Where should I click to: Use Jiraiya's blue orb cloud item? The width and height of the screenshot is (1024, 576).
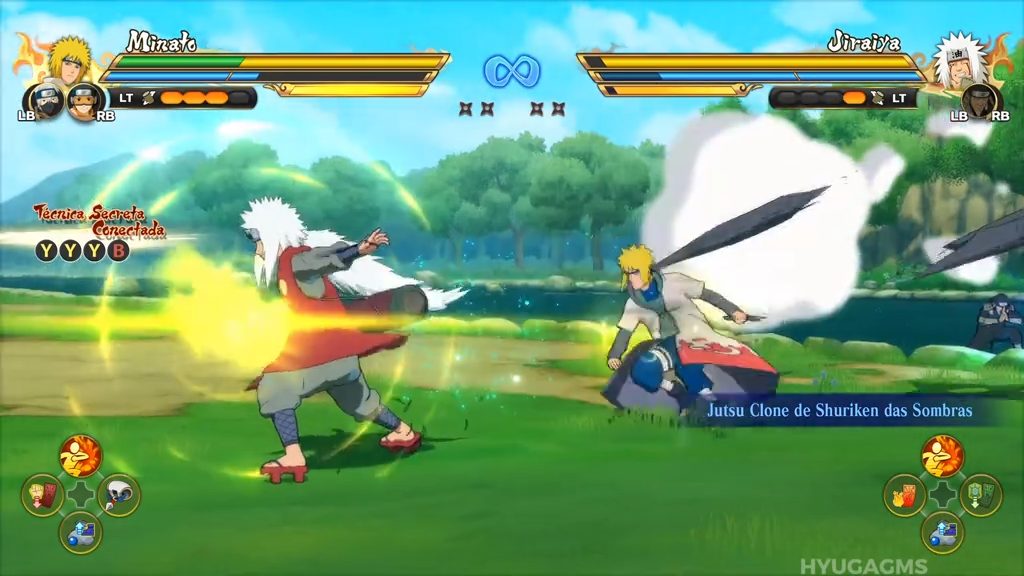[x=942, y=533]
